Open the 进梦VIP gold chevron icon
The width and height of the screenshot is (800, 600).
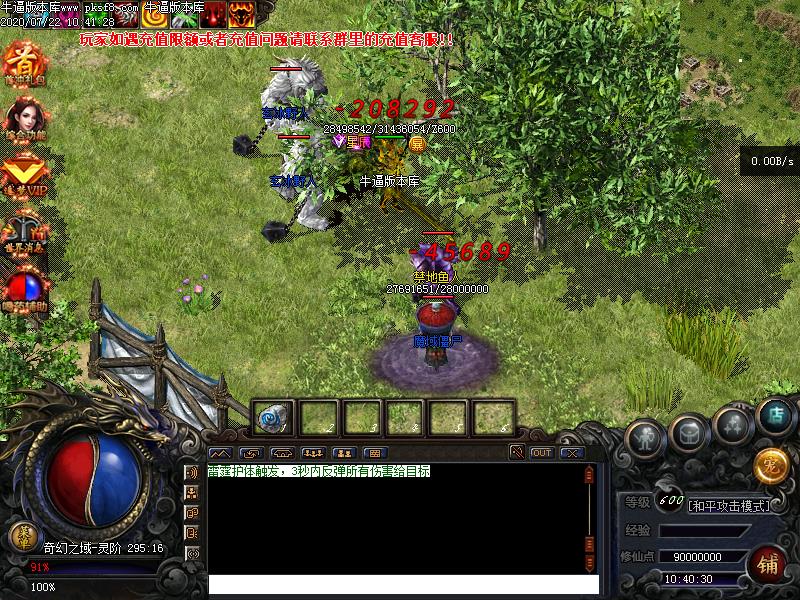pos(24,176)
